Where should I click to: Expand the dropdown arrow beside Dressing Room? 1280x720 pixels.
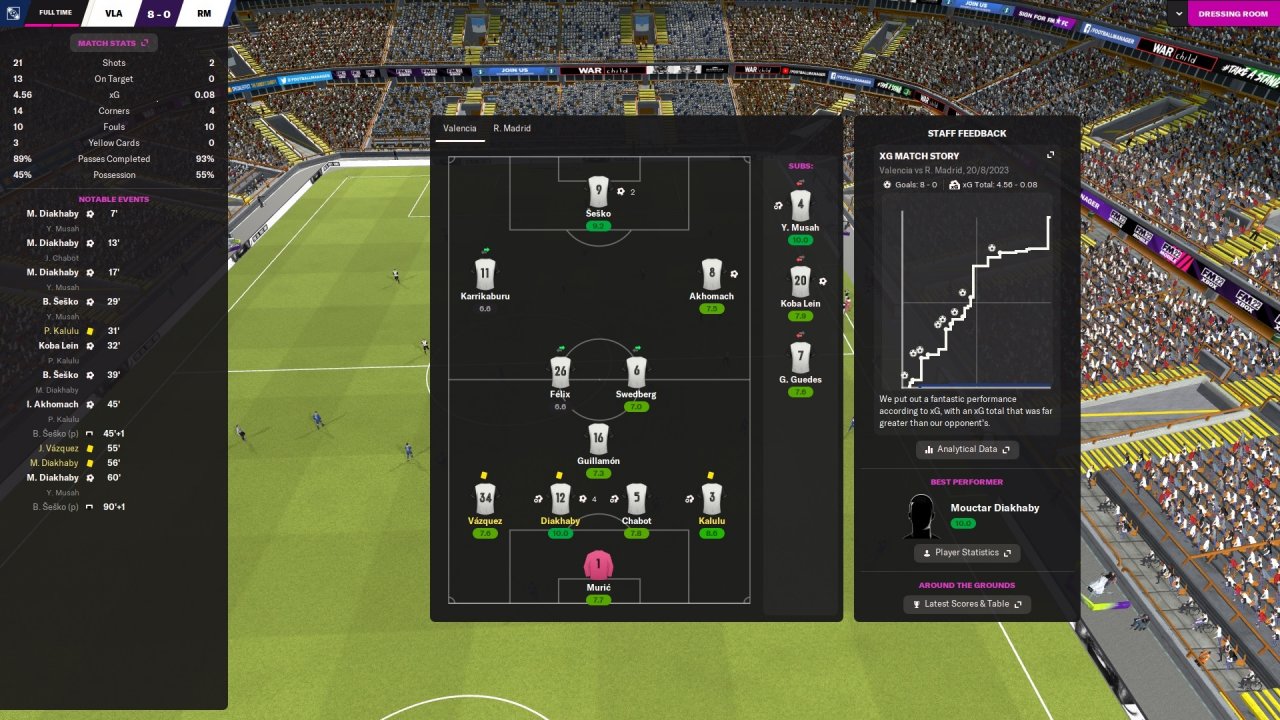(1179, 14)
